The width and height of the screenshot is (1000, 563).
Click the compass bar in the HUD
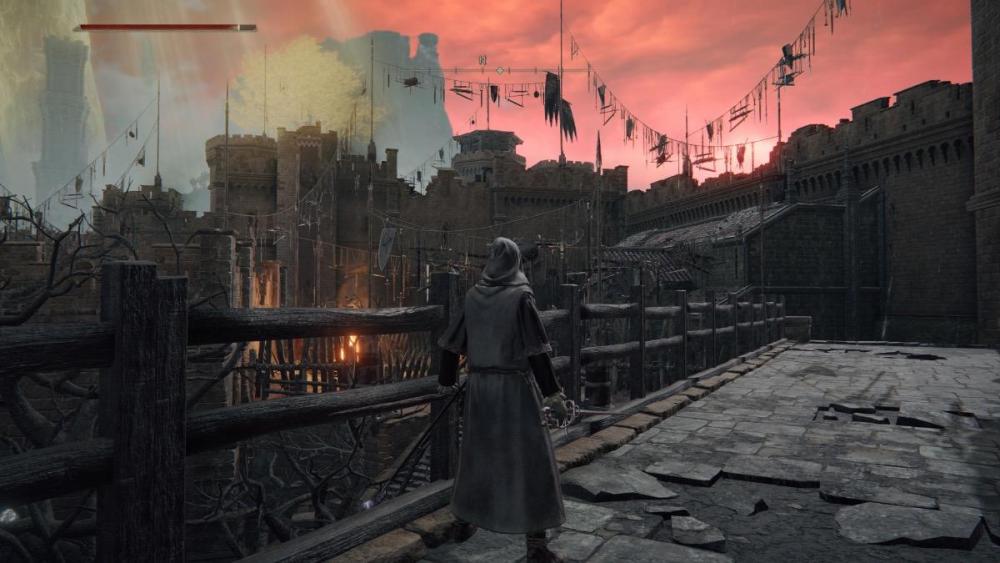499,70
